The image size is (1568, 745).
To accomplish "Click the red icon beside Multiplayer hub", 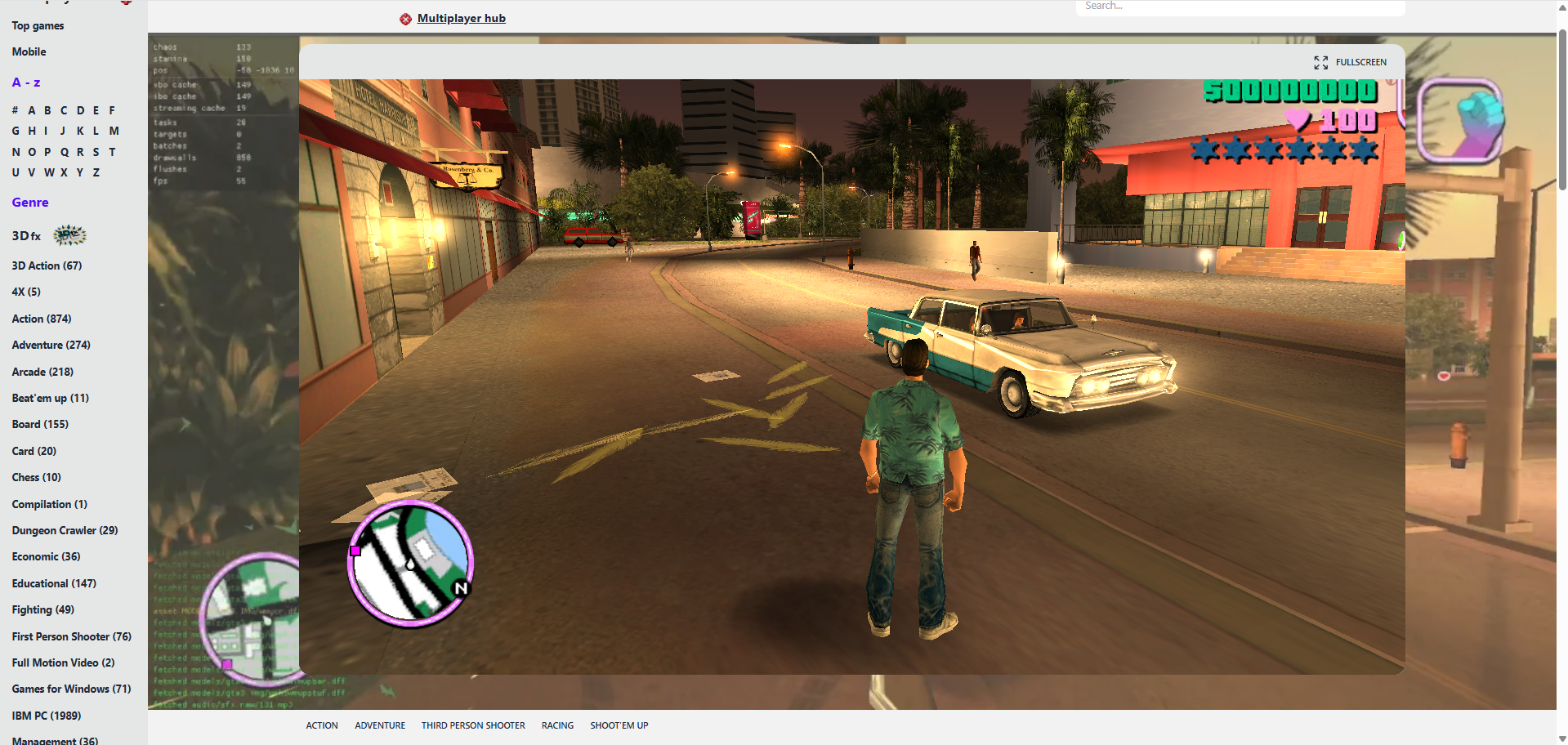I will click(404, 18).
